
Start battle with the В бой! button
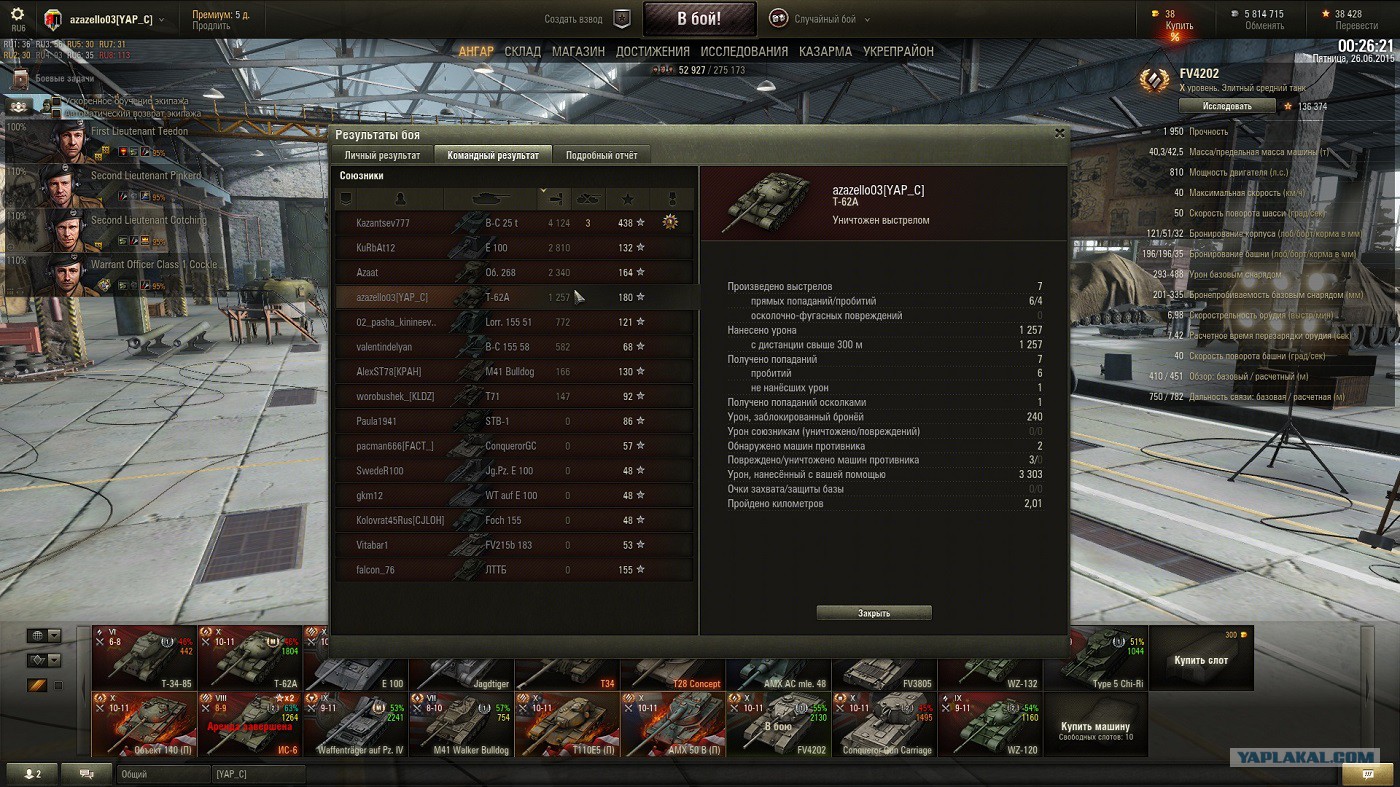pyautogui.click(x=698, y=19)
